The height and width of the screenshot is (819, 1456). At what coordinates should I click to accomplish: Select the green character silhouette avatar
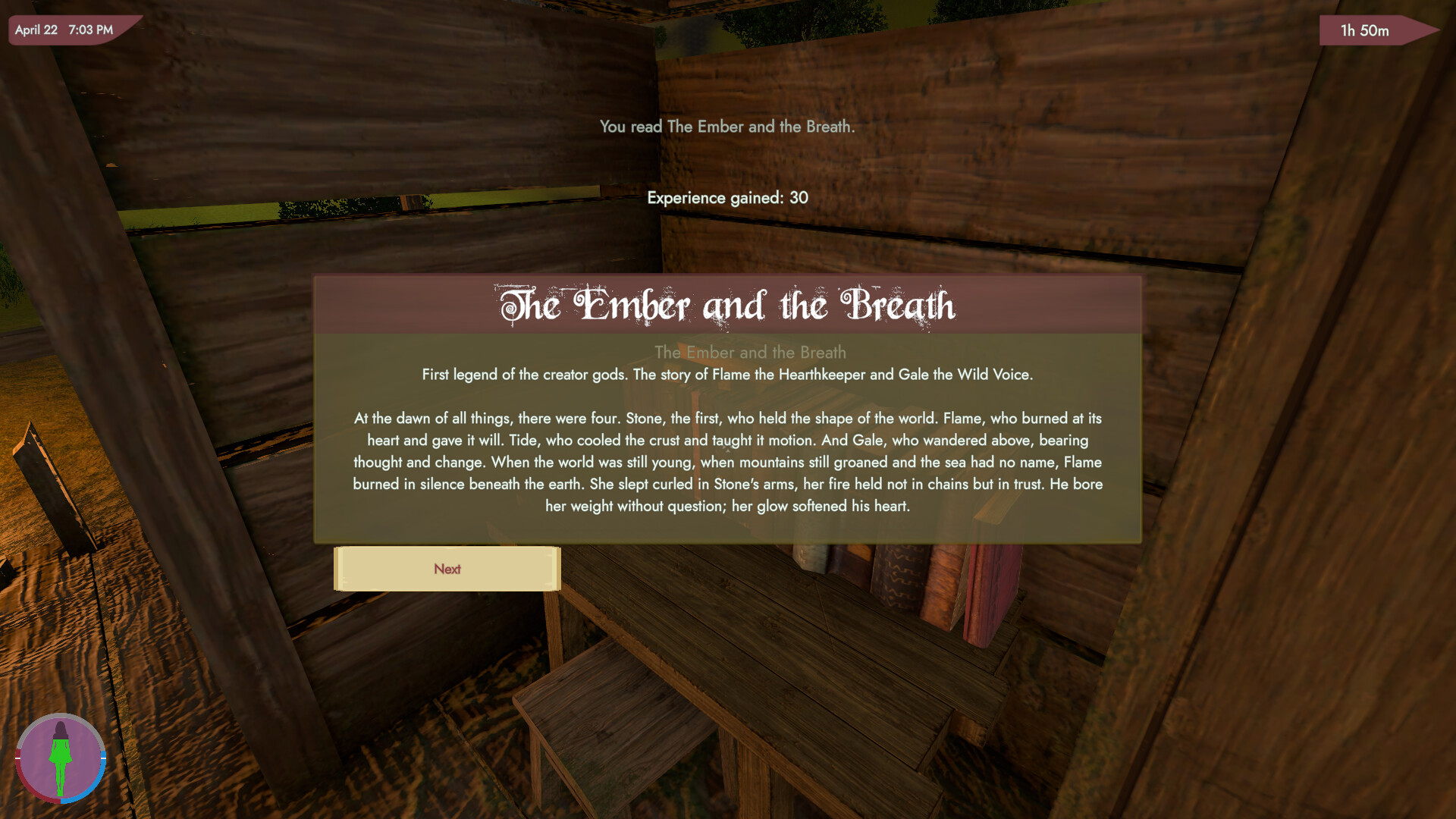pyautogui.click(x=61, y=758)
